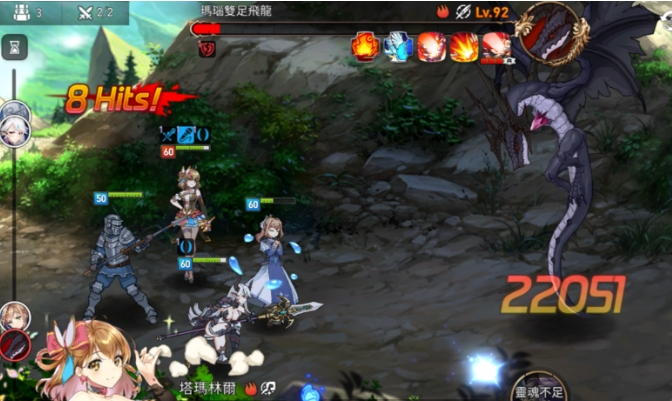Tap the hourglass speed button
The image size is (672, 401).
15,46
